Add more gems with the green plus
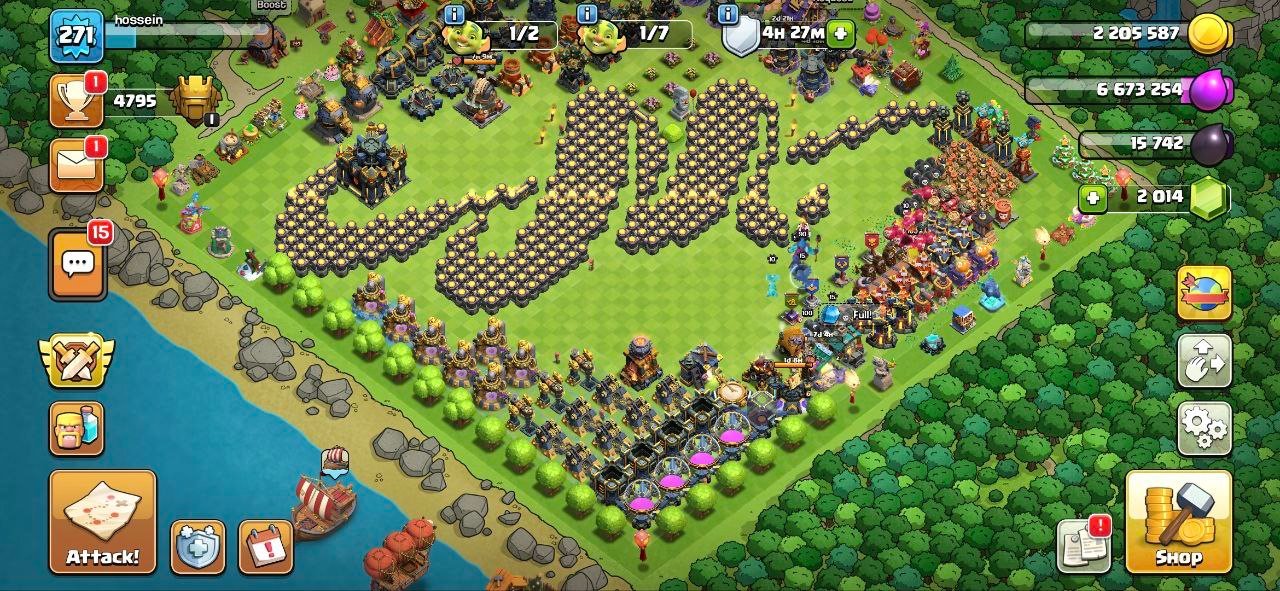 click(1093, 198)
